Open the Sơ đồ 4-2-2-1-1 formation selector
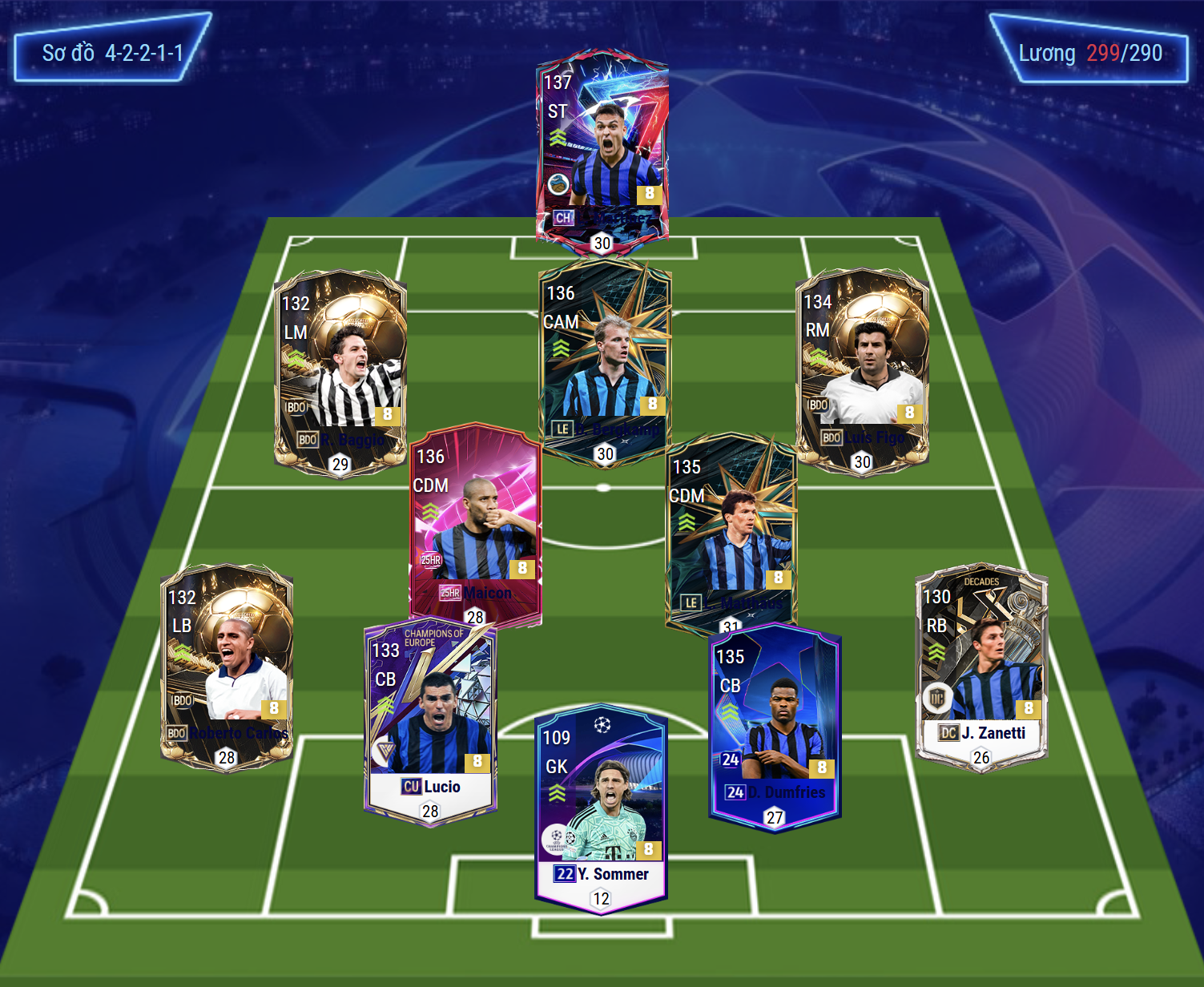This screenshot has height=987, width=1204. pyautogui.click(x=112, y=53)
